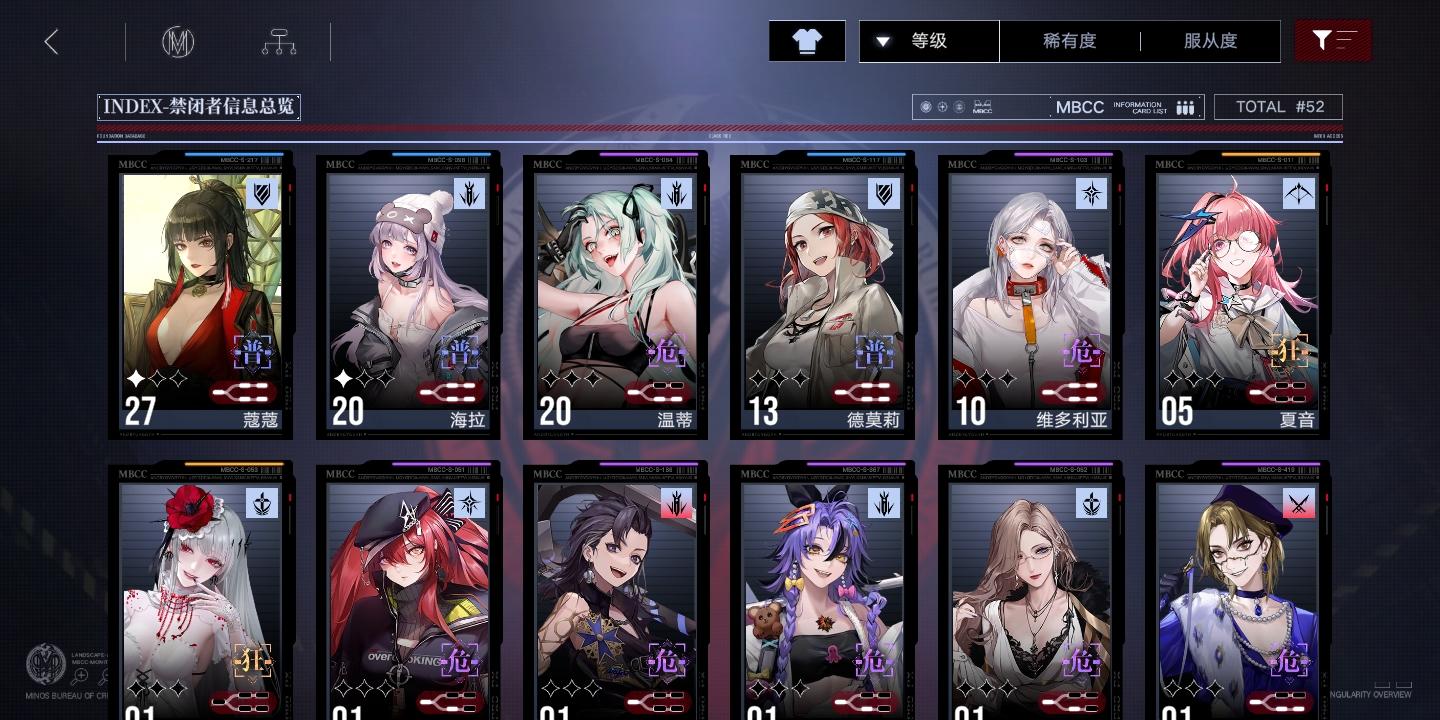The height and width of the screenshot is (720, 1440).
Task: Click the sword insignia on 海拉's card
Action: click(470, 194)
